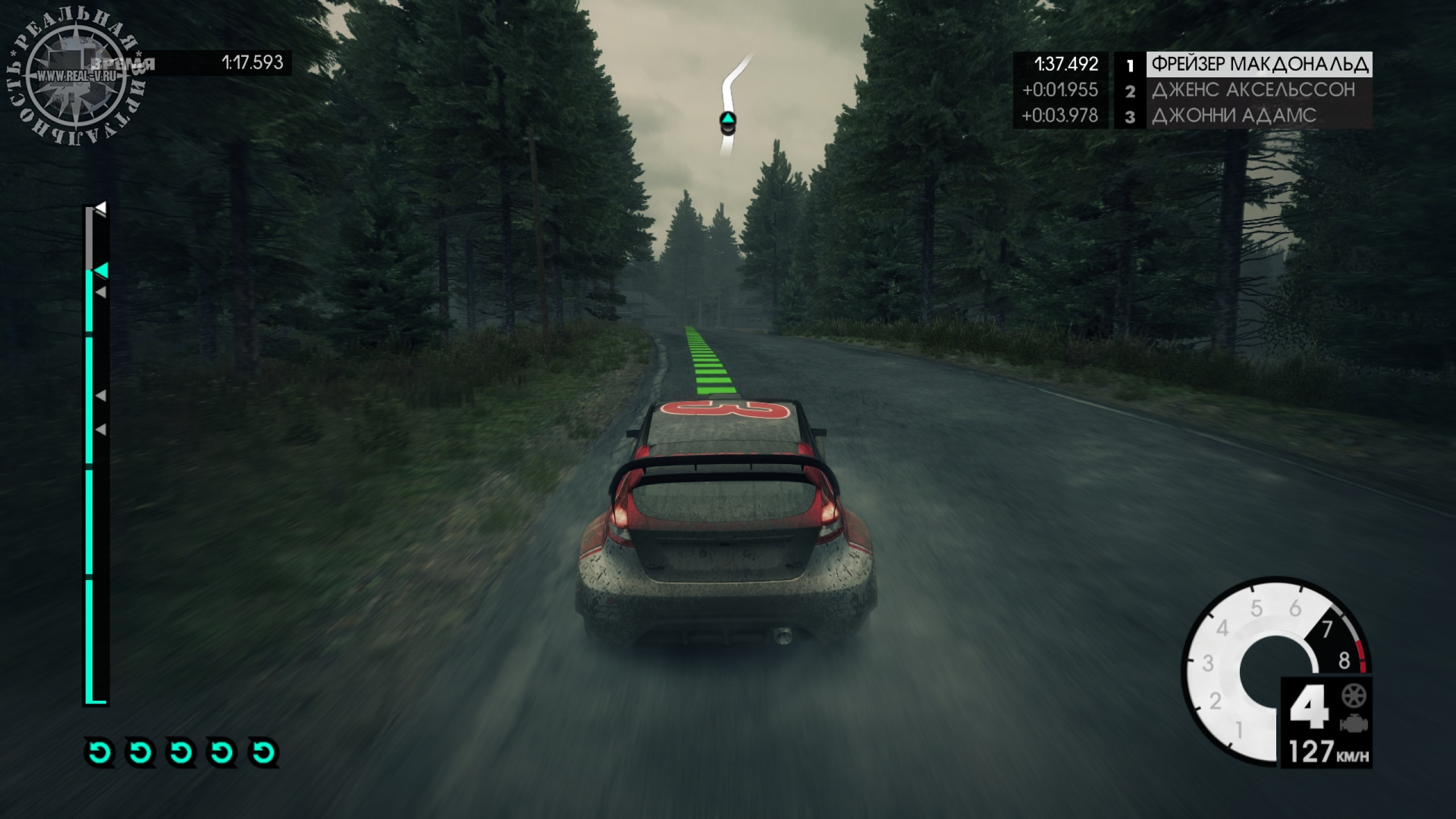Select leaderboard row Фрейзер Макдональд

pyautogui.click(x=1259, y=64)
